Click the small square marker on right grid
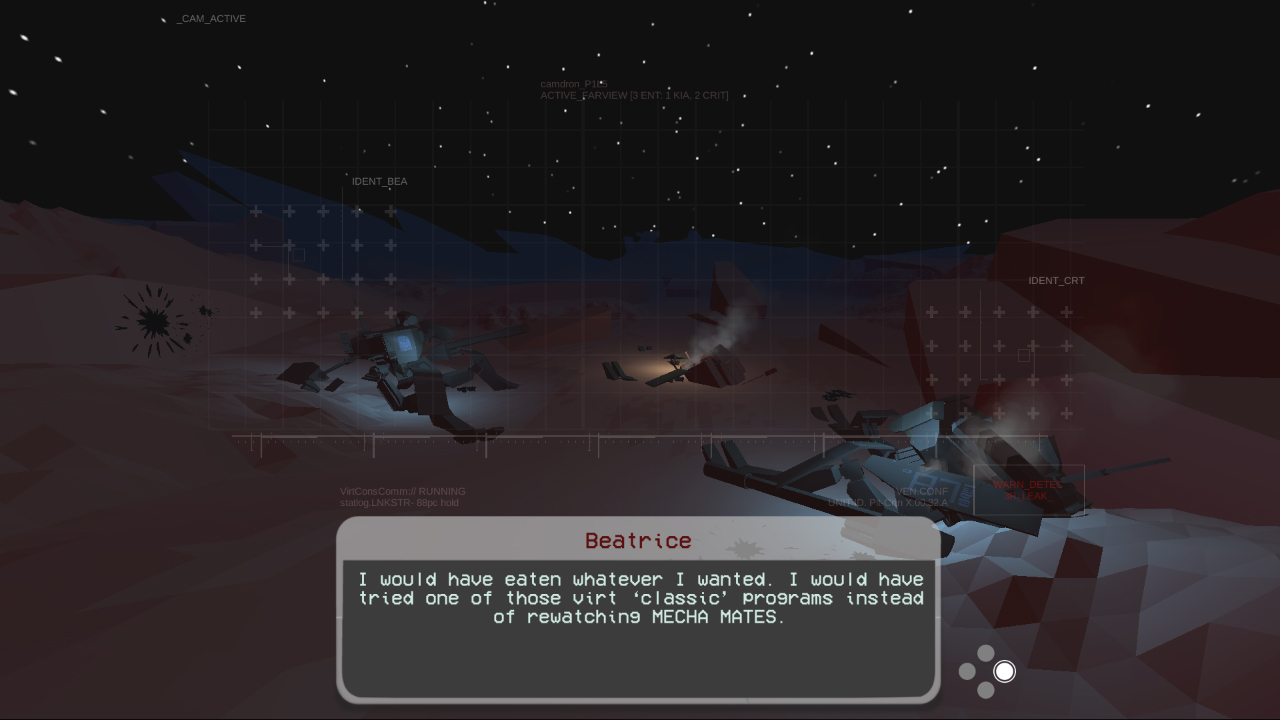Image resolution: width=1280 pixels, height=720 pixels. 1022,355
